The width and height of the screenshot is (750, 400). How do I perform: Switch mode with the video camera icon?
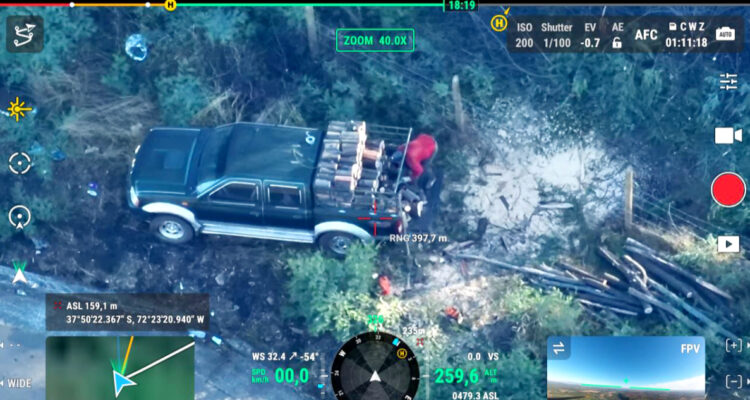[728, 135]
